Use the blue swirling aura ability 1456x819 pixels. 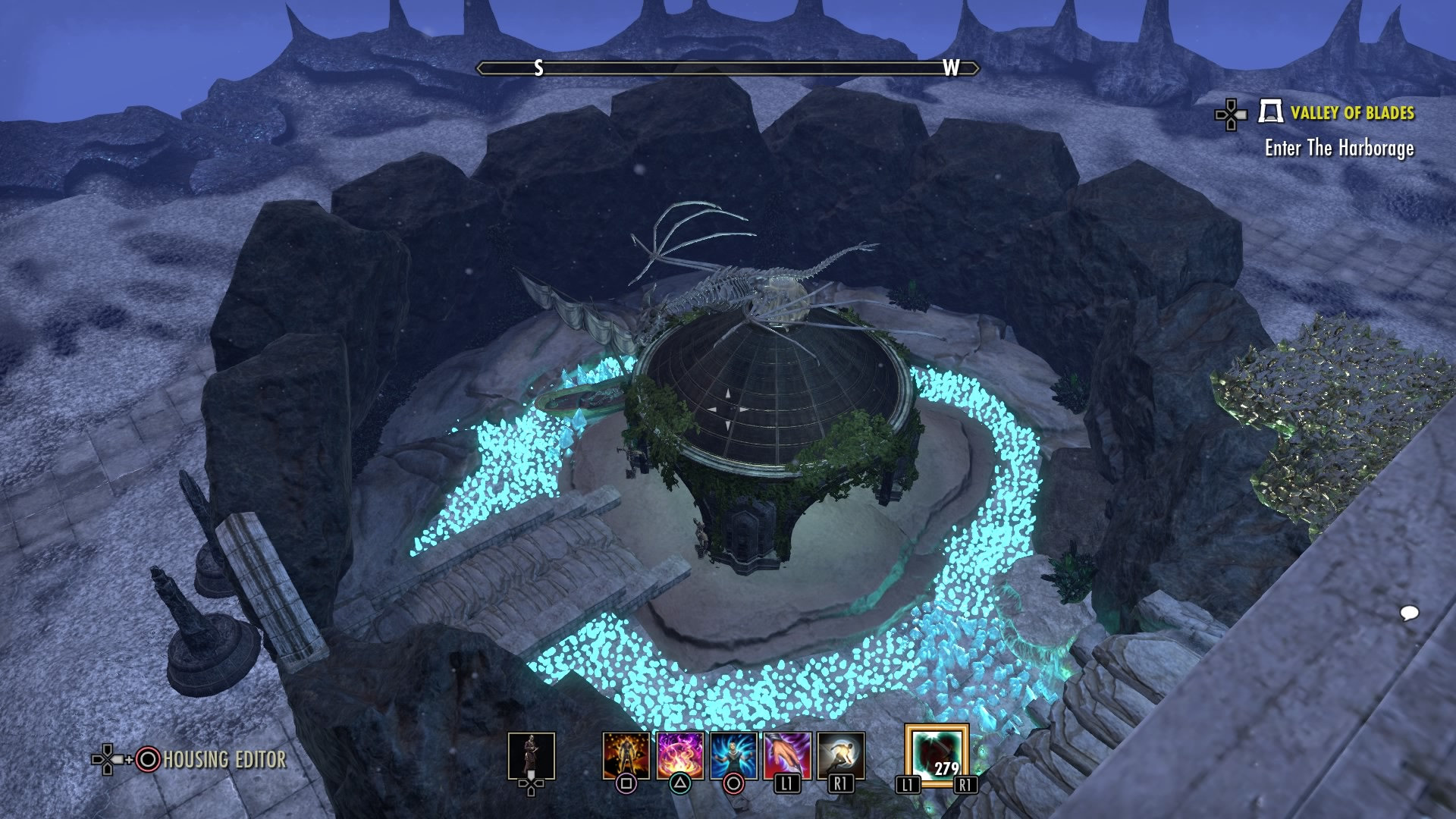(733, 756)
